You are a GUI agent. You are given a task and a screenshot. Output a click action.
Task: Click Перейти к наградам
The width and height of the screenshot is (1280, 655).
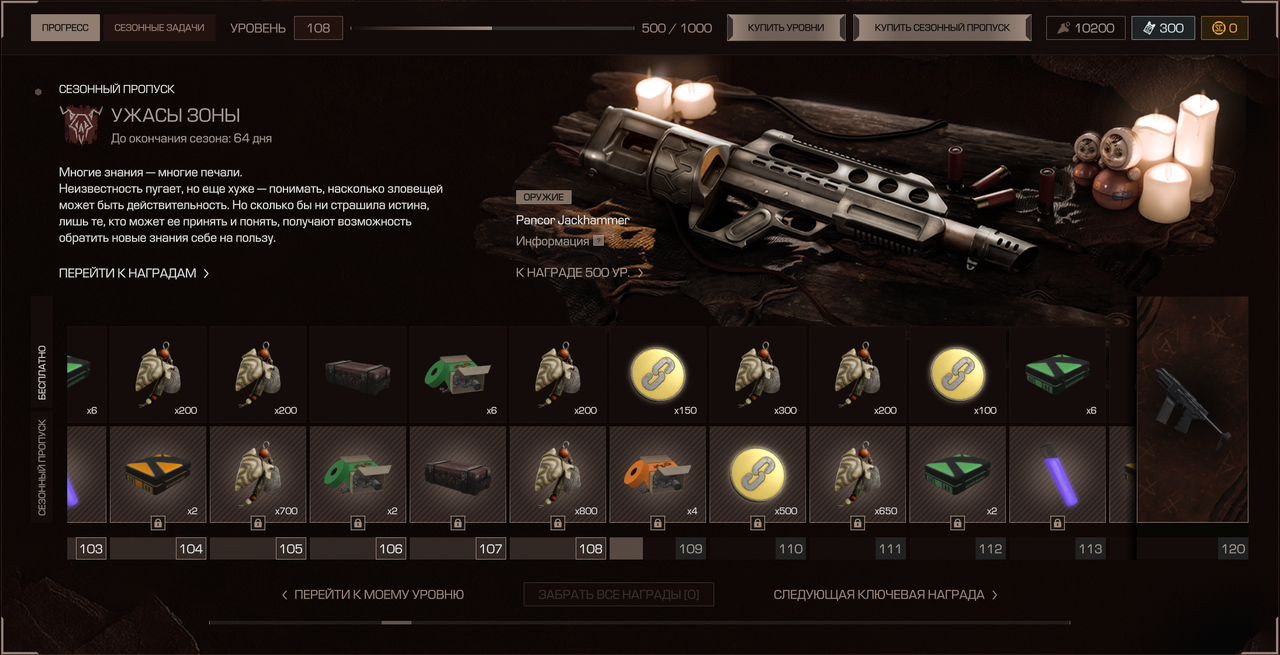(134, 273)
